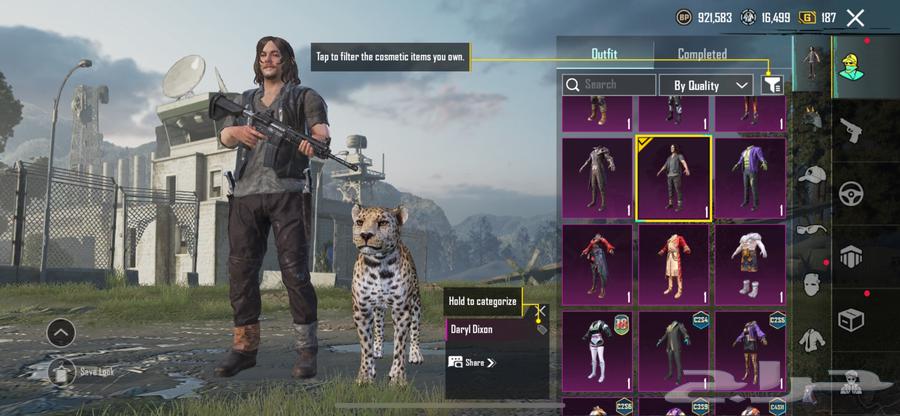Pick the red and white dress outfit
Screen dimensions: 900x416
674,264
